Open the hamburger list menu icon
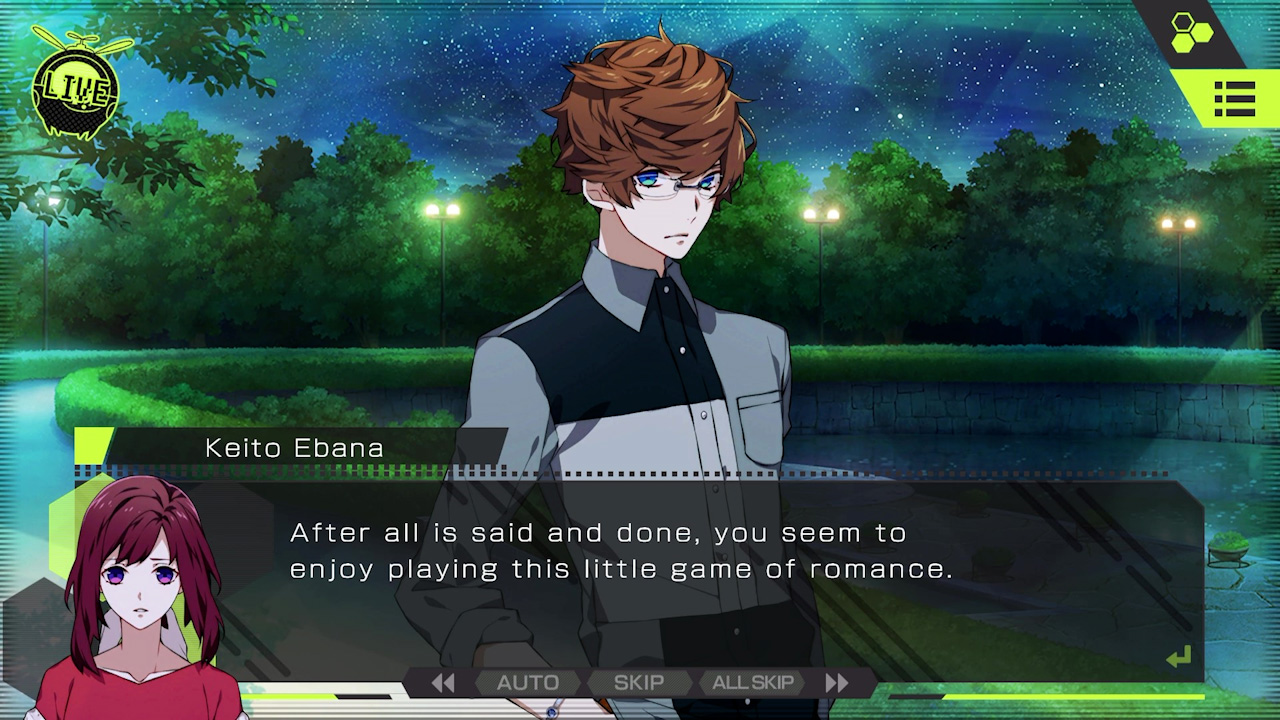 pos(1235,99)
